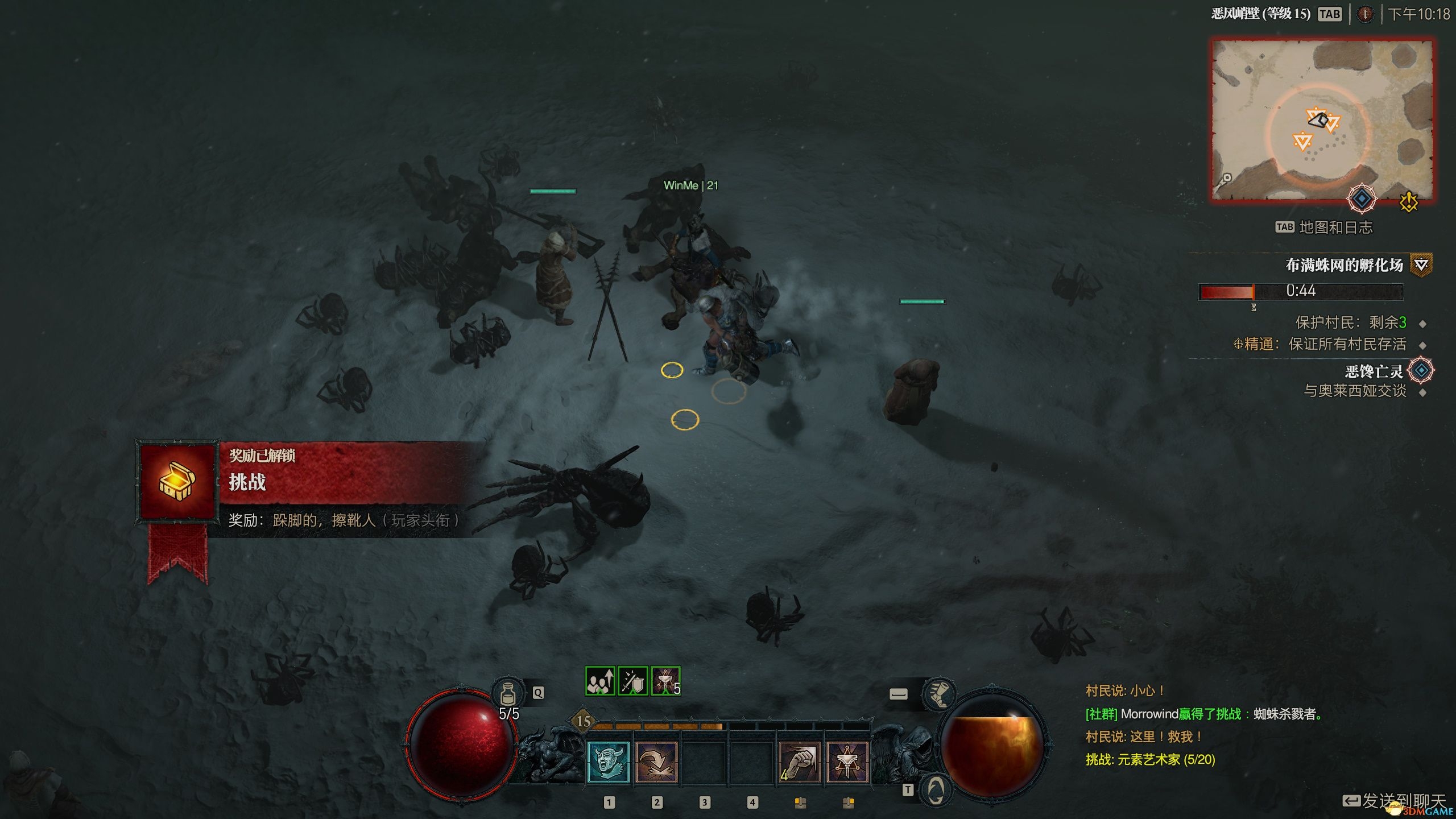Inspect the stacked buff showing 5

pyautogui.click(x=665, y=681)
